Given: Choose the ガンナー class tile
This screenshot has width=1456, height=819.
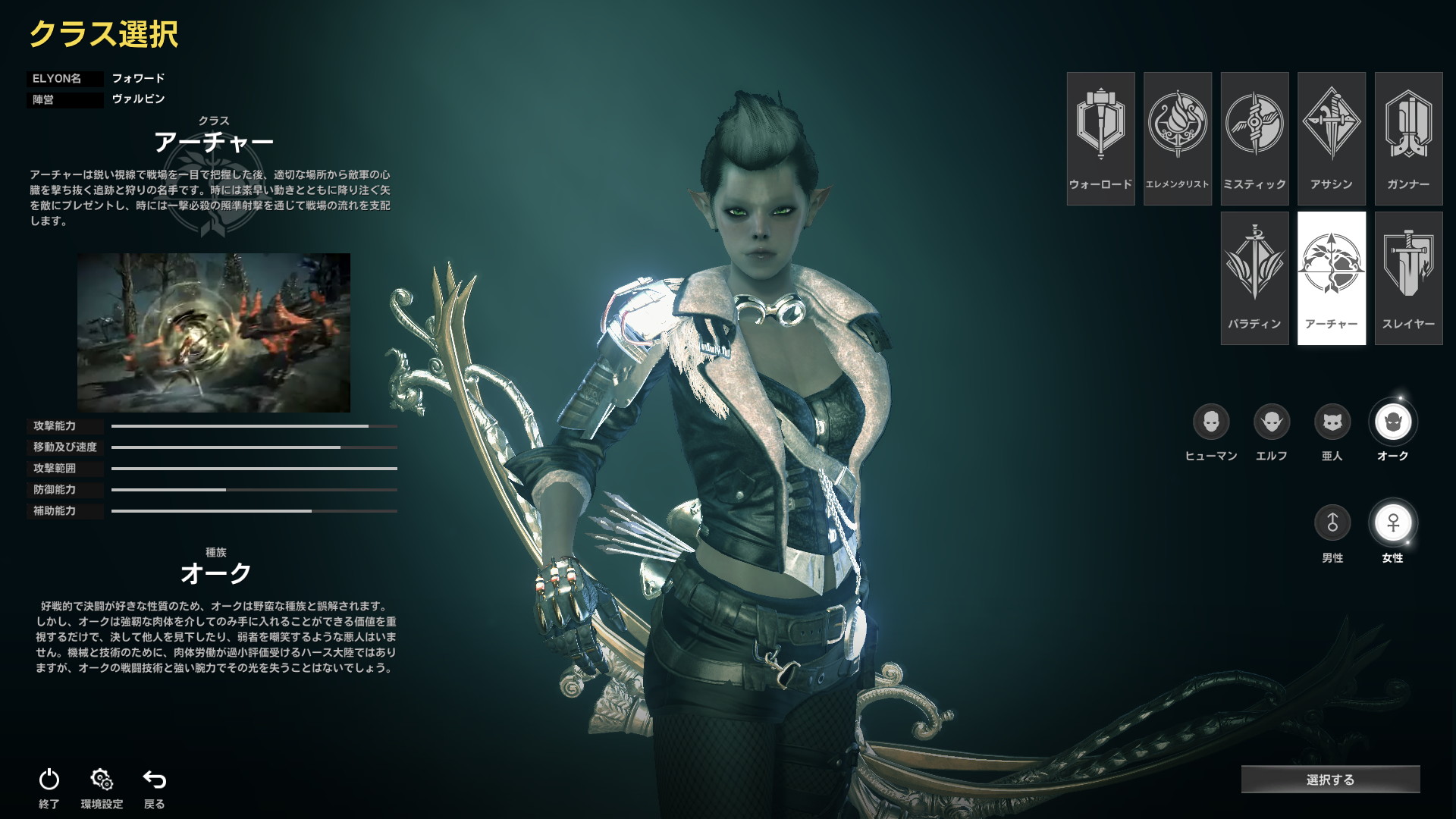Looking at the screenshot, I should pos(1408,138).
